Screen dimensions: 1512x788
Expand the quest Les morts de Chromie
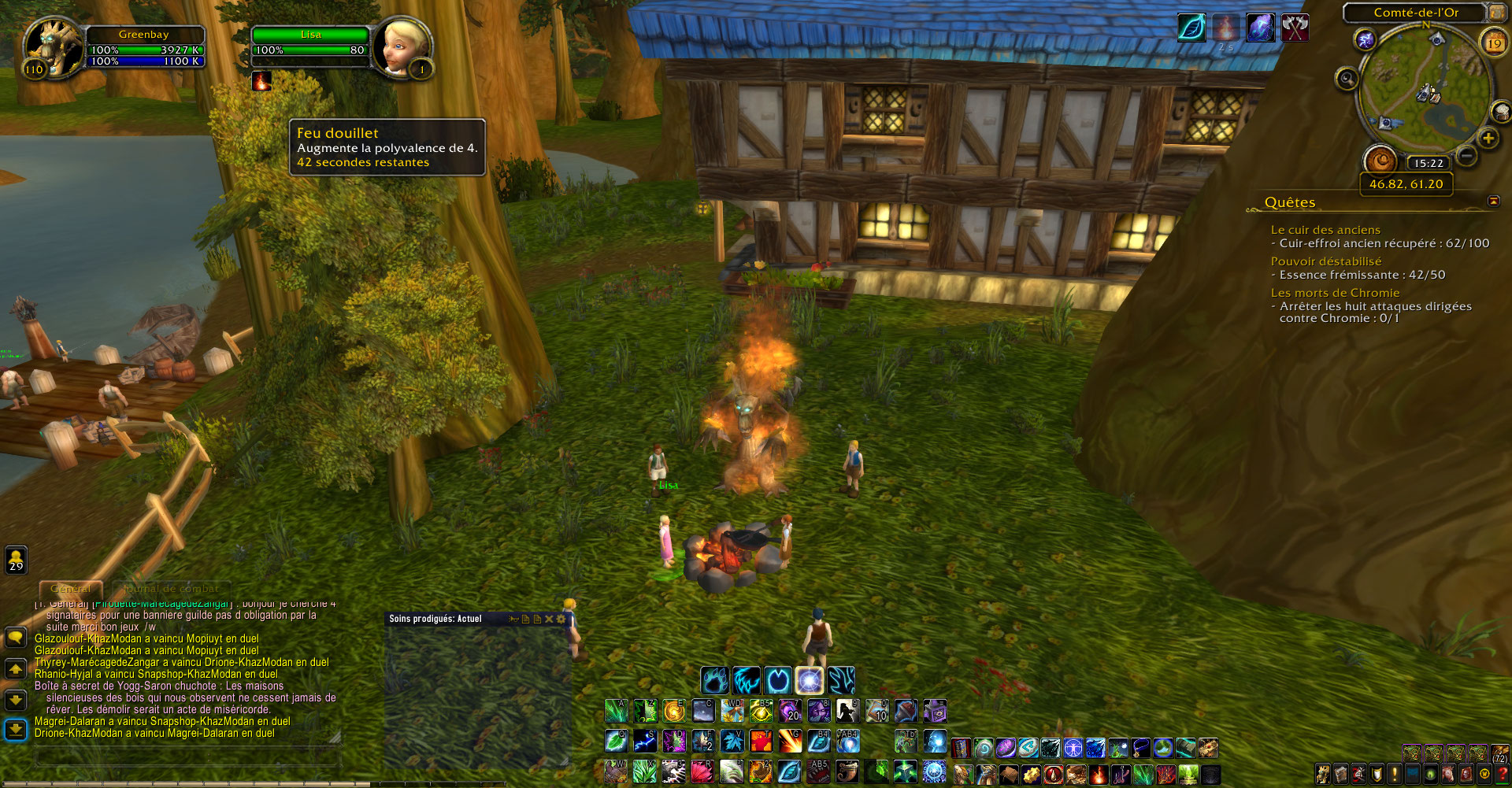1336,292
